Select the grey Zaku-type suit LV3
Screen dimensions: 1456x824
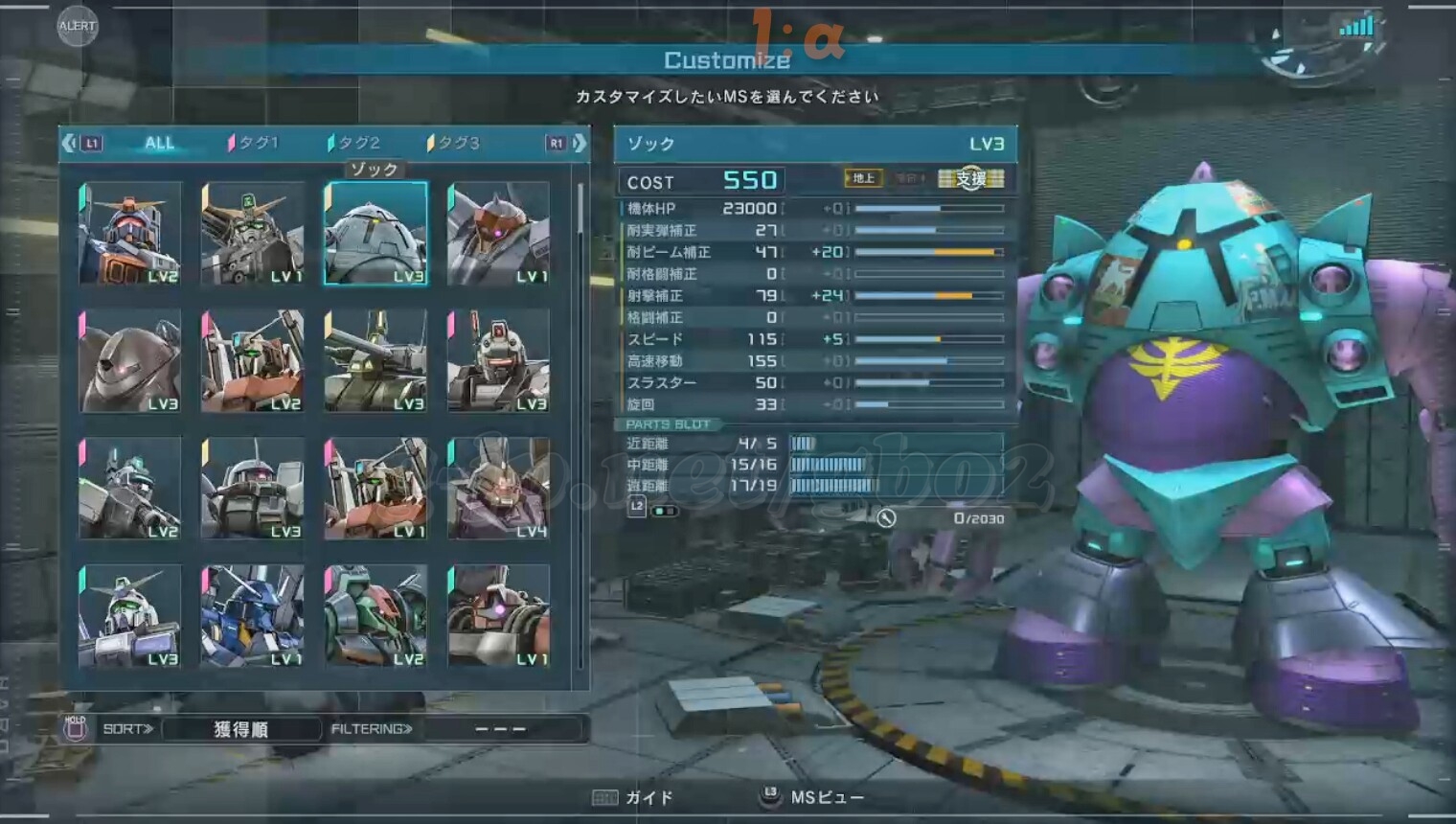[253, 488]
